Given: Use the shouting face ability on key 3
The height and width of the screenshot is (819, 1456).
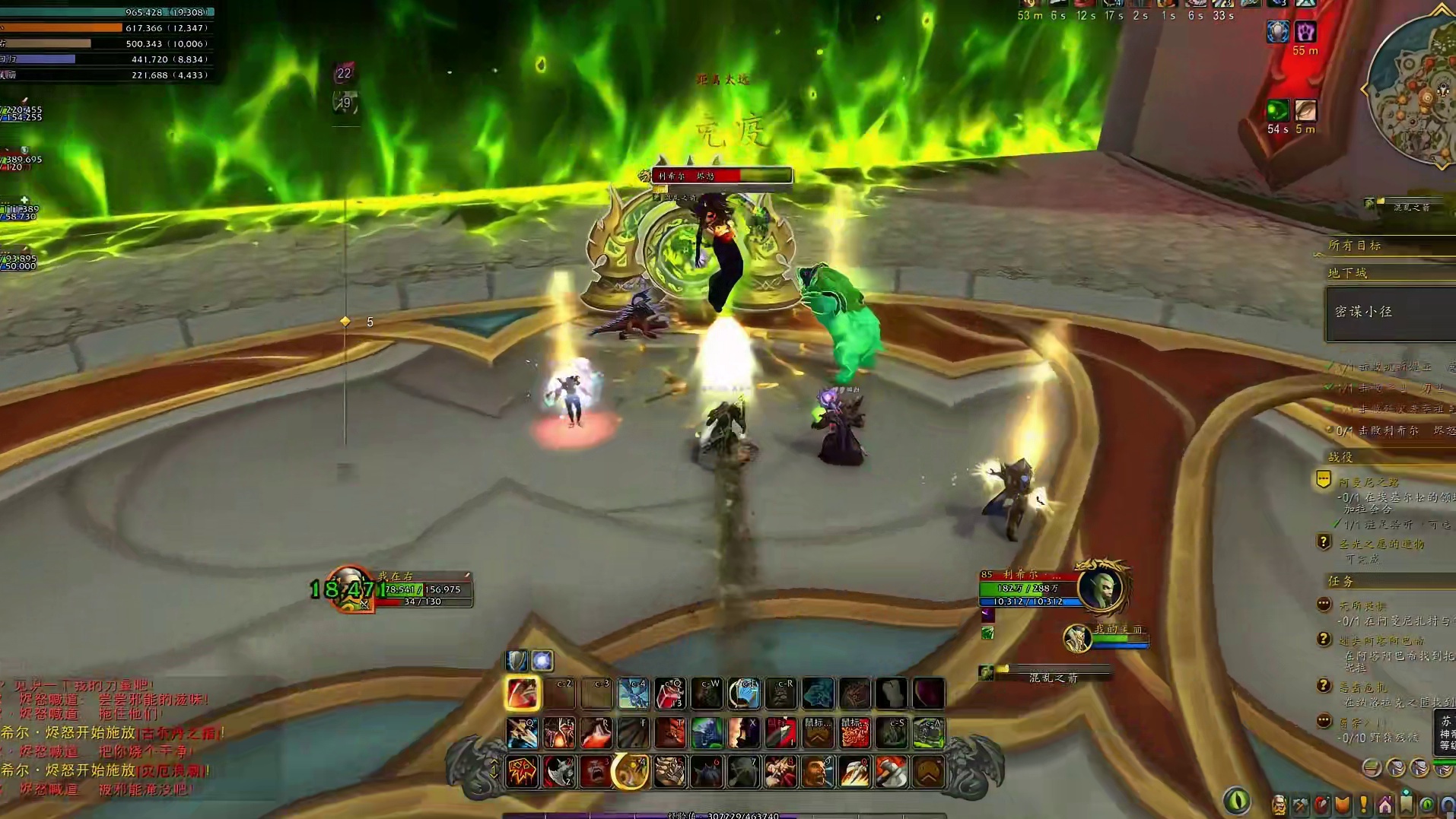Looking at the screenshot, I should click(x=596, y=773).
